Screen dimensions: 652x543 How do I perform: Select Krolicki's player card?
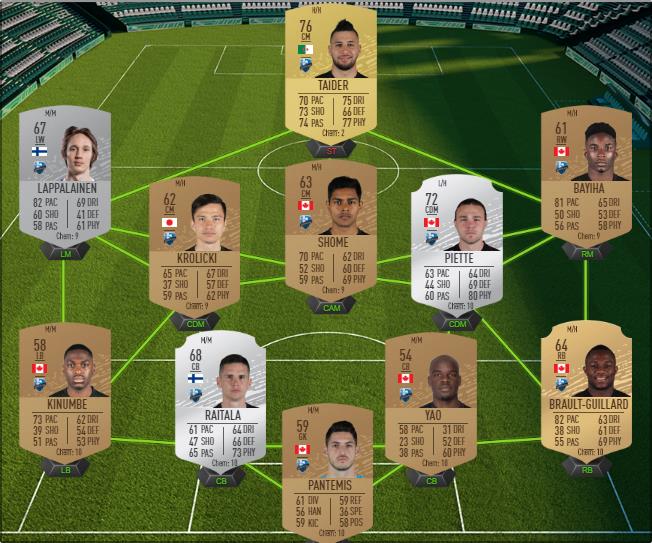click(x=194, y=245)
